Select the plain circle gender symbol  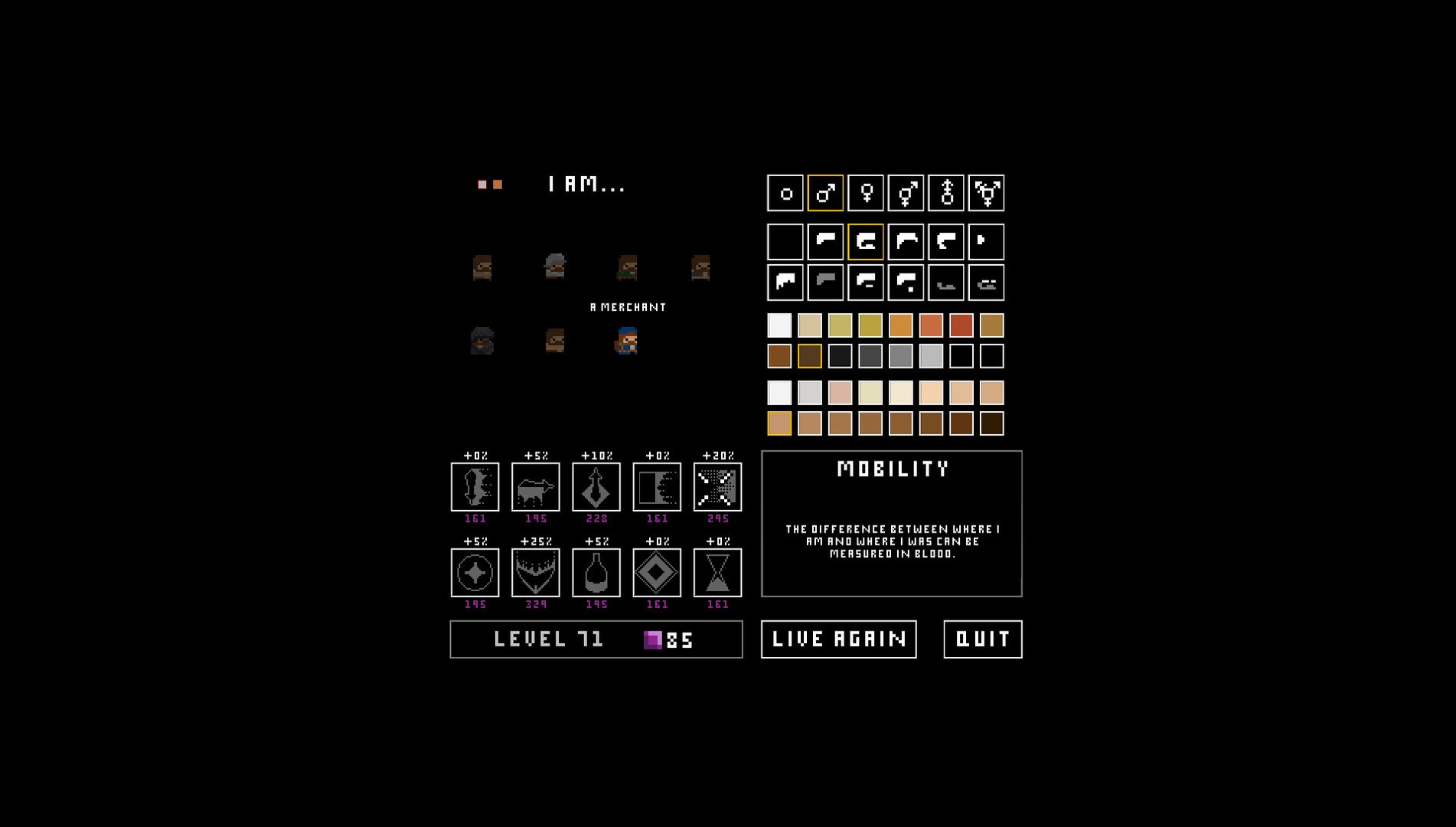[x=784, y=194]
